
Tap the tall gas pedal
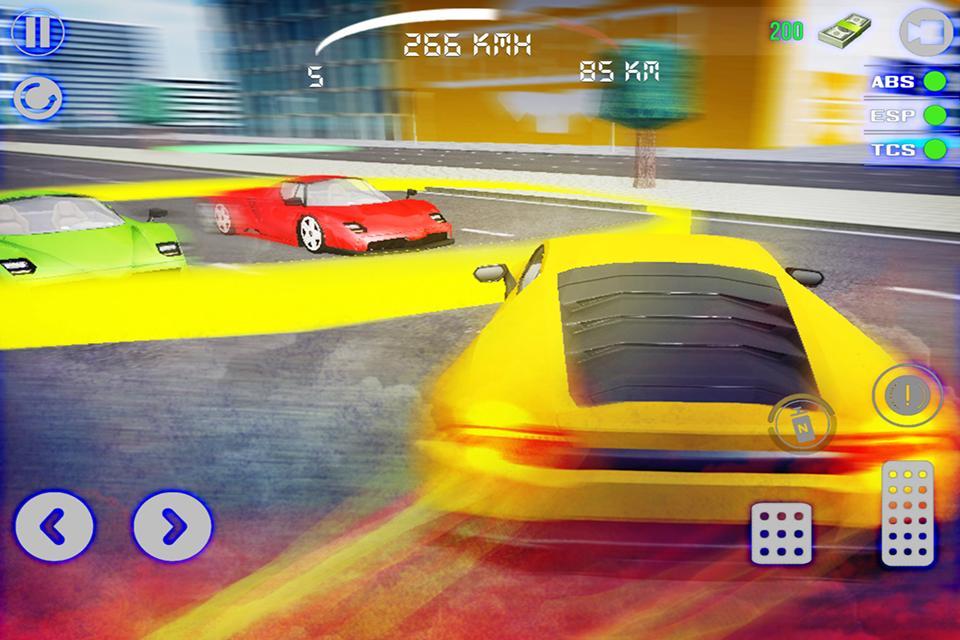[907, 514]
